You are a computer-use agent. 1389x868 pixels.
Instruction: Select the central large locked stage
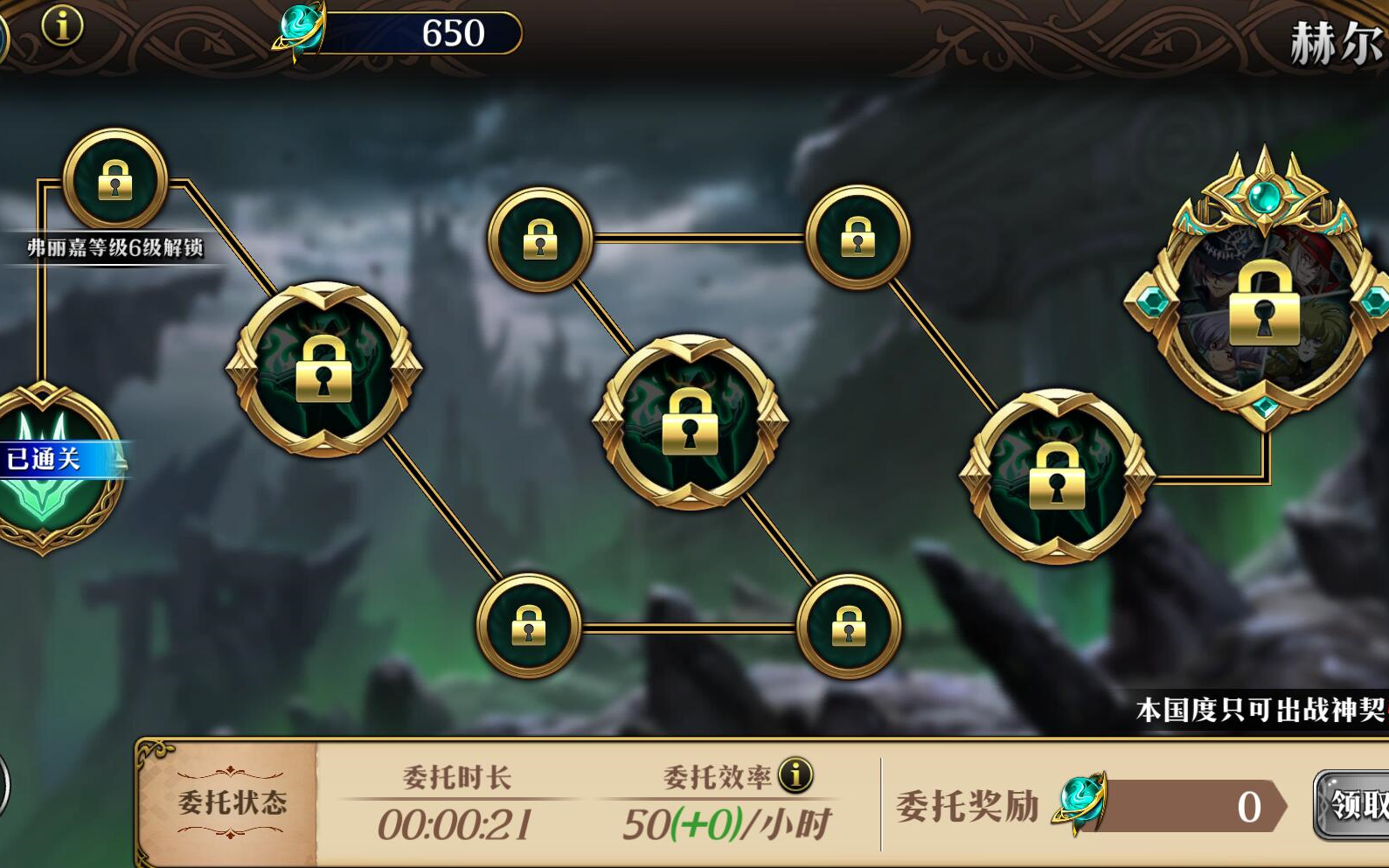[691, 426]
